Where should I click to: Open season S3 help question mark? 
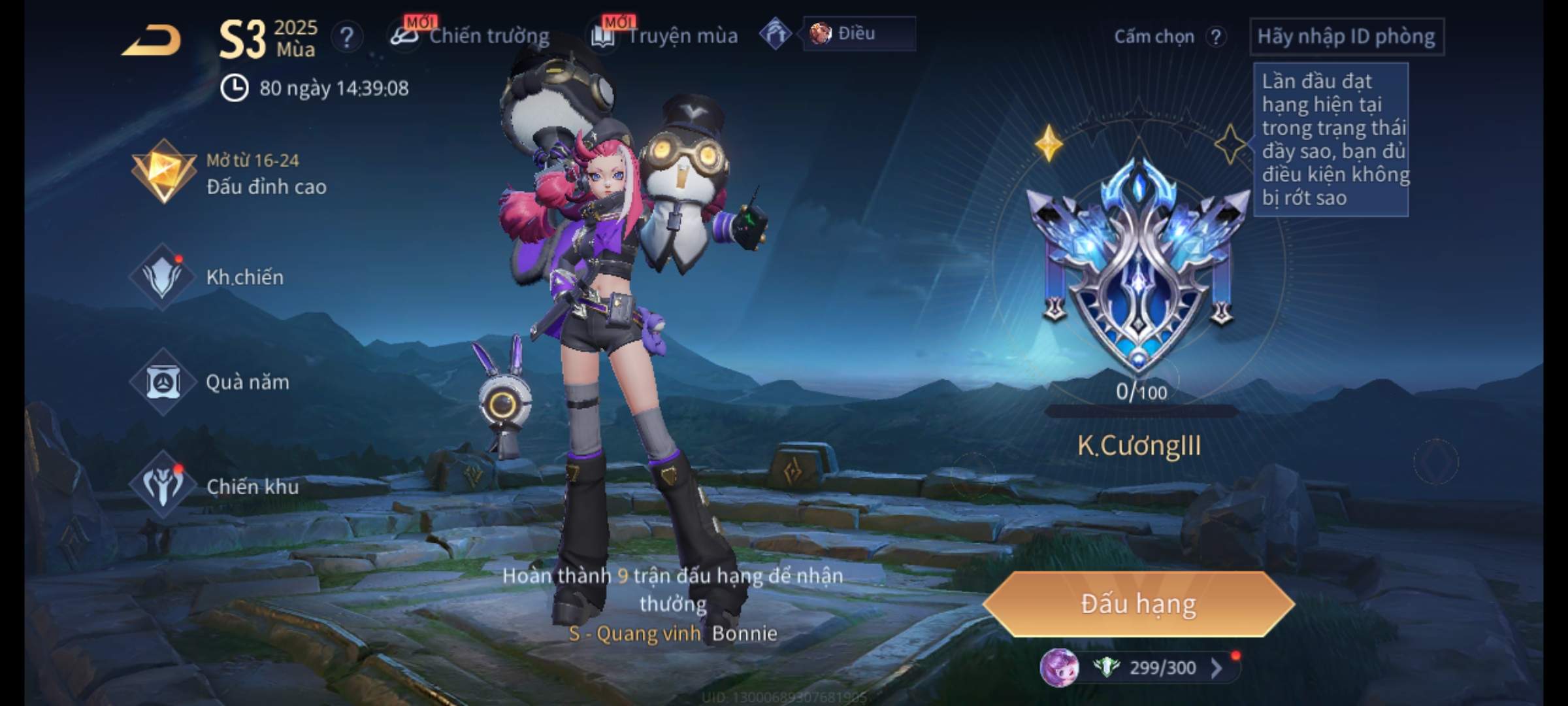point(347,37)
